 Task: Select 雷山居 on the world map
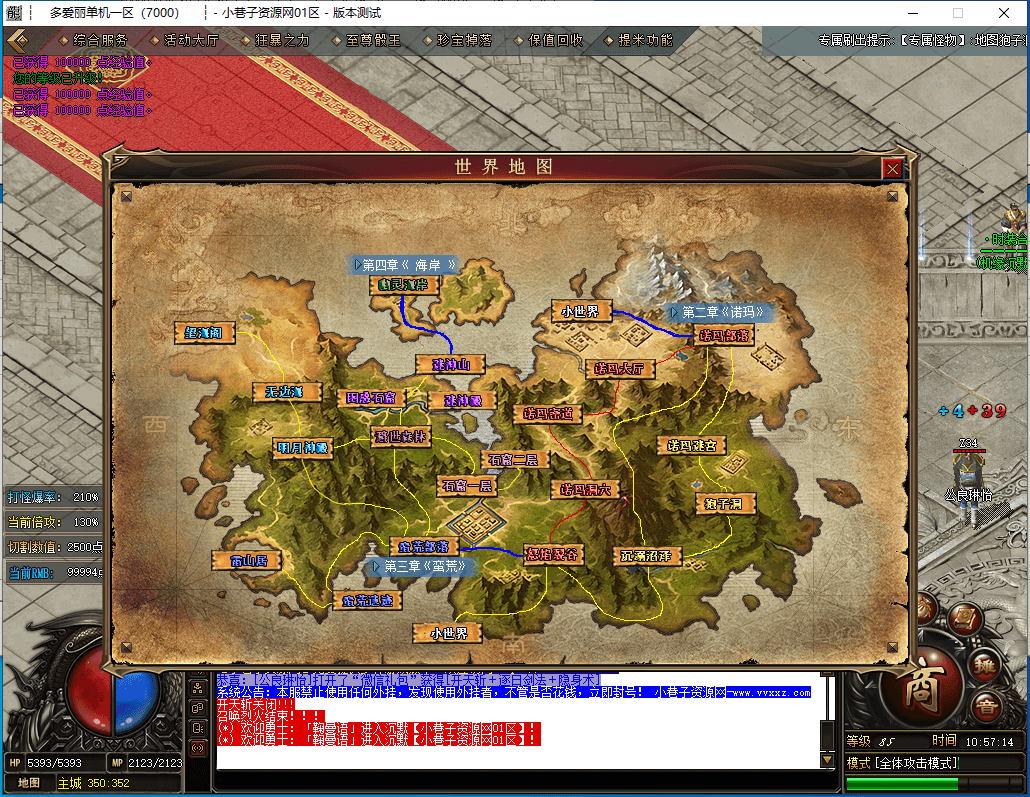pos(246,561)
